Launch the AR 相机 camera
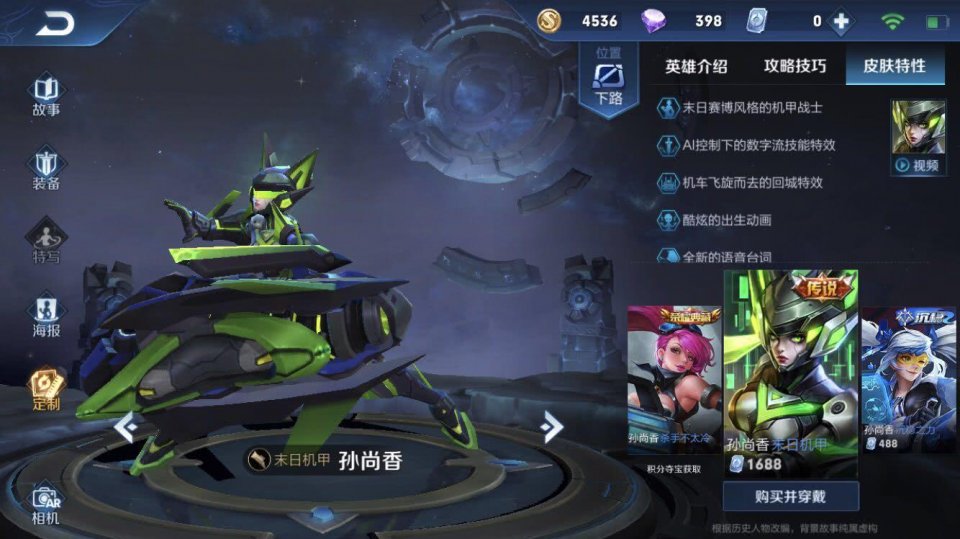960x539 pixels. tap(46, 504)
